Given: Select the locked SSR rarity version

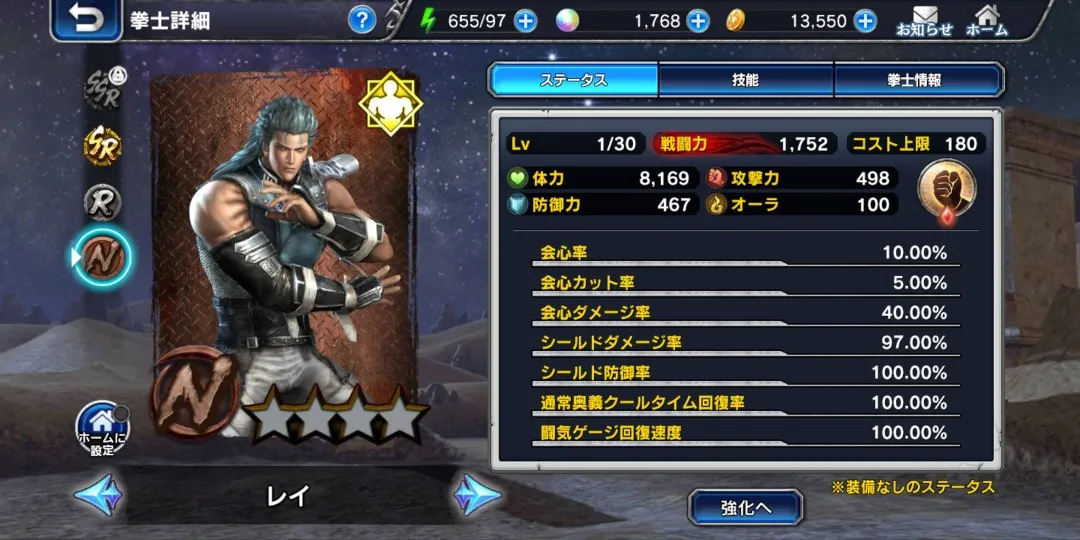Looking at the screenshot, I should pos(102,88).
